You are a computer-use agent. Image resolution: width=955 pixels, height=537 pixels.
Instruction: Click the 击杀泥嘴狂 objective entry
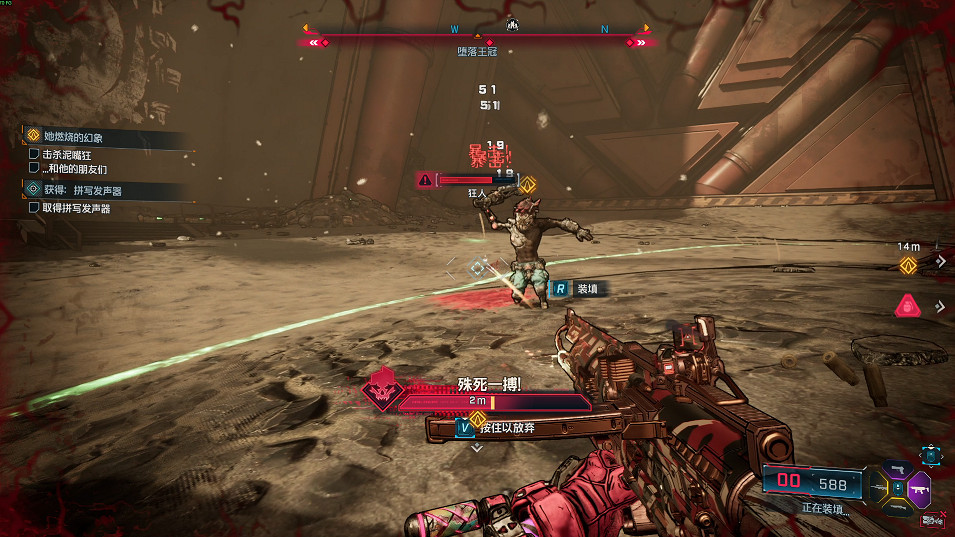(x=68, y=155)
